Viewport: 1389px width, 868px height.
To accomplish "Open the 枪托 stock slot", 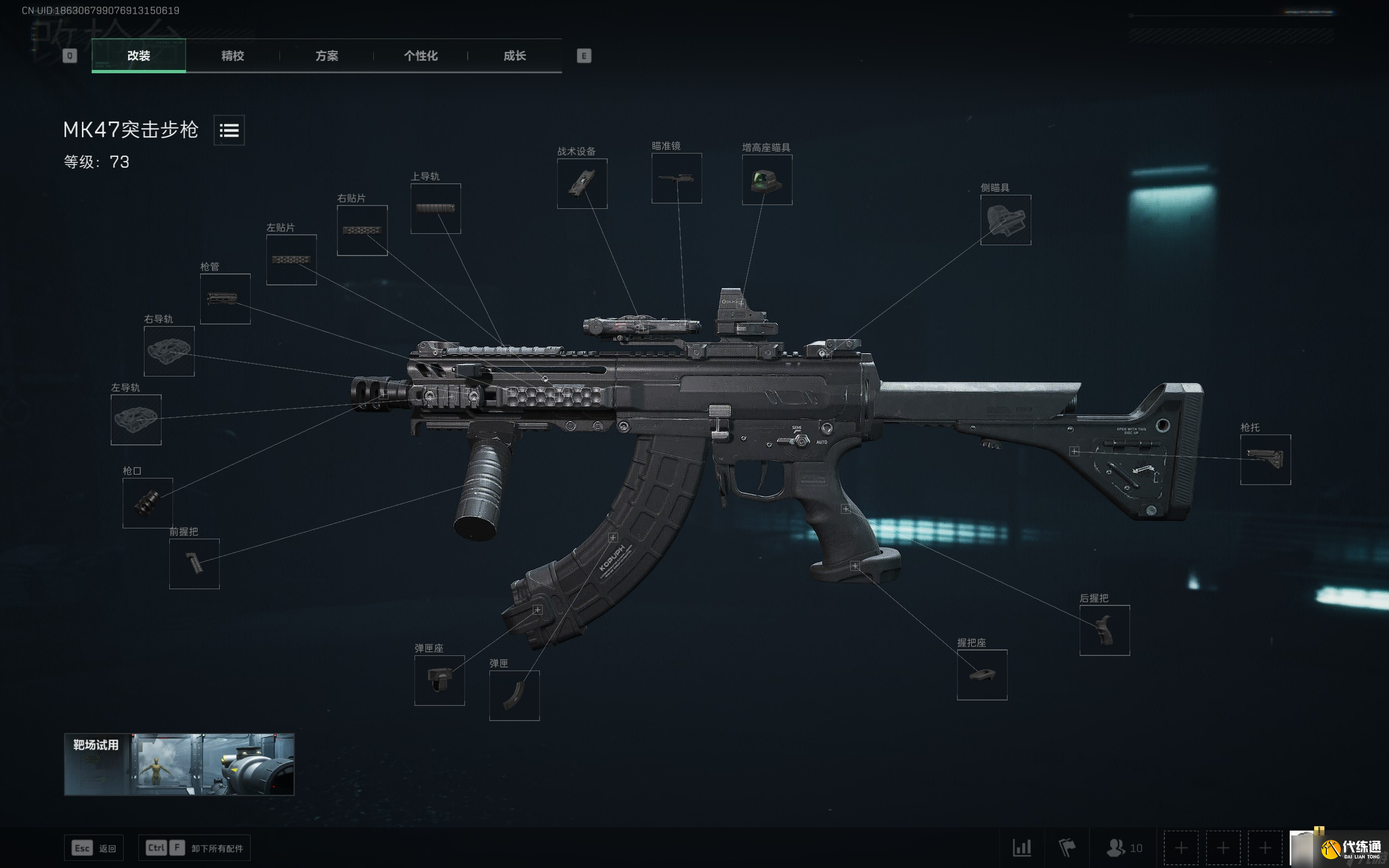I will point(1265,459).
